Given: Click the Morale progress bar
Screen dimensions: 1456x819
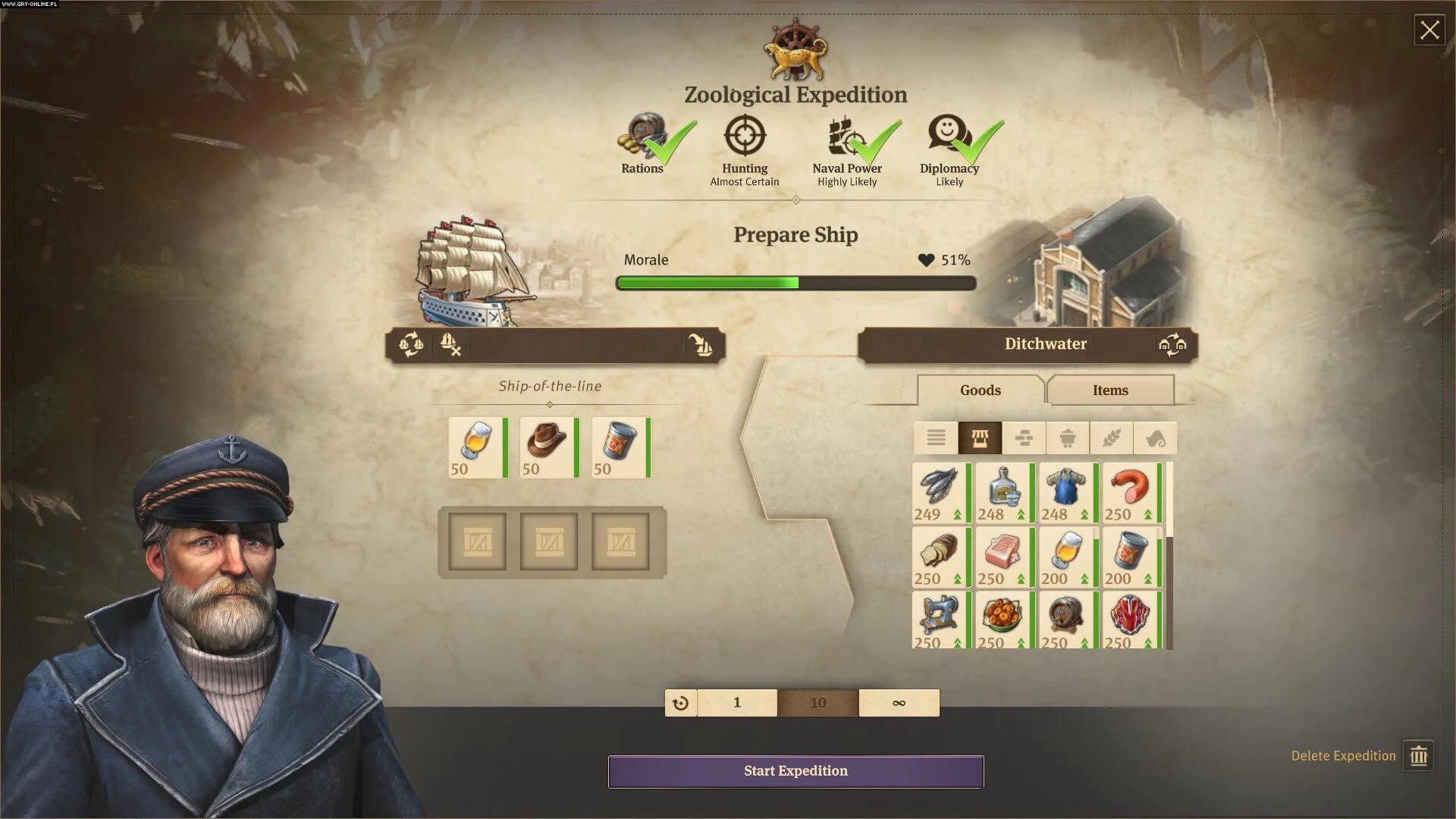Looking at the screenshot, I should [x=795, y=283].
